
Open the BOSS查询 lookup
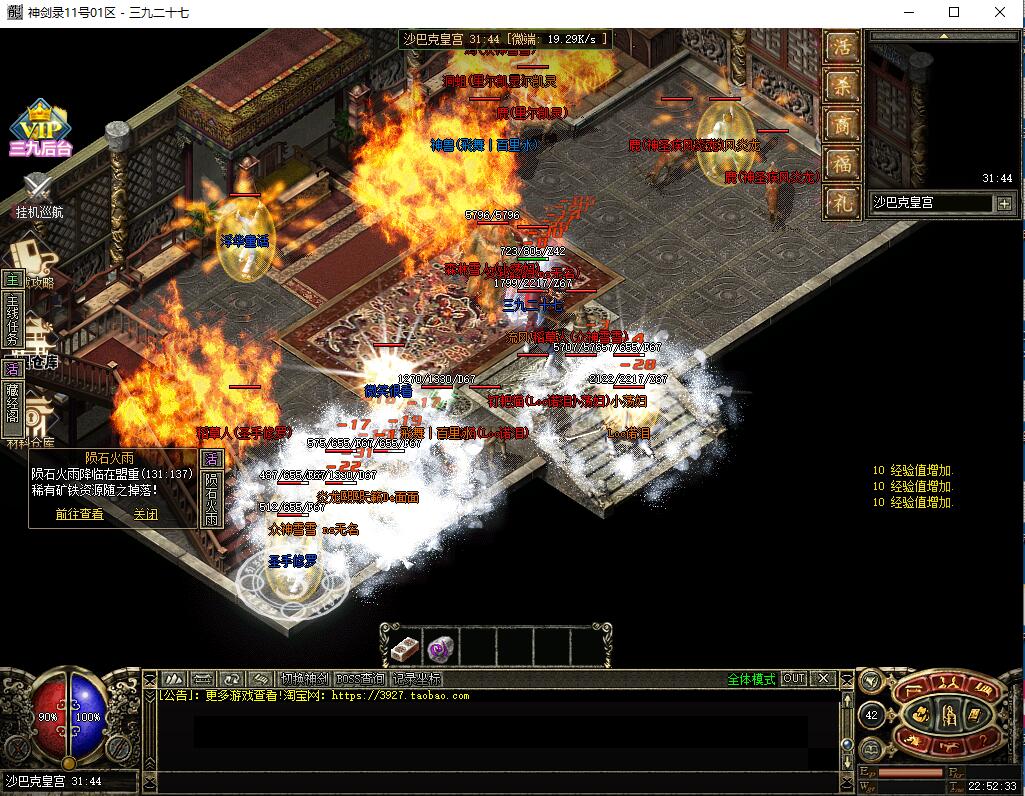click(361, 678)
